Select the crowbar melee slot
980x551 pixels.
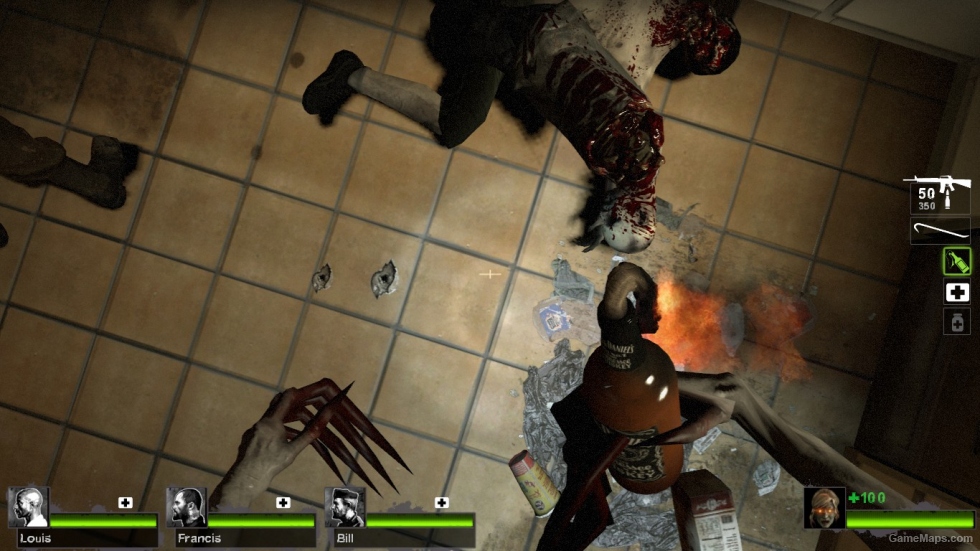[x=940, y=231]
